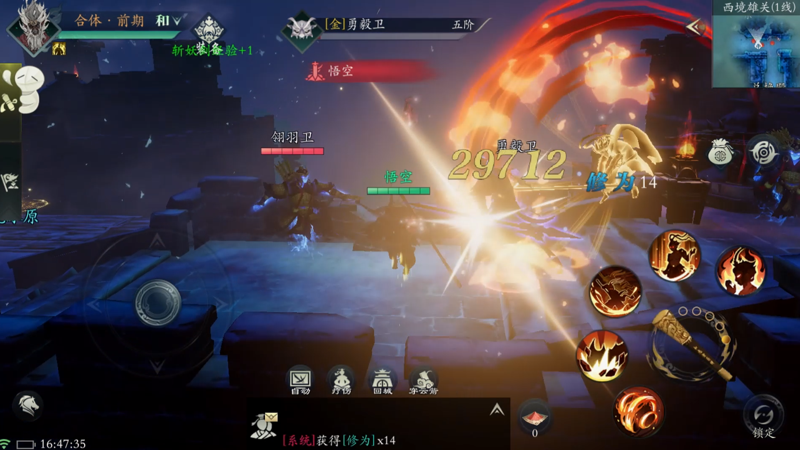Tap the swirl emblem icon beside the bag
Image resolution: width=800 pixels, height=450 pixels.
point(764,153)
